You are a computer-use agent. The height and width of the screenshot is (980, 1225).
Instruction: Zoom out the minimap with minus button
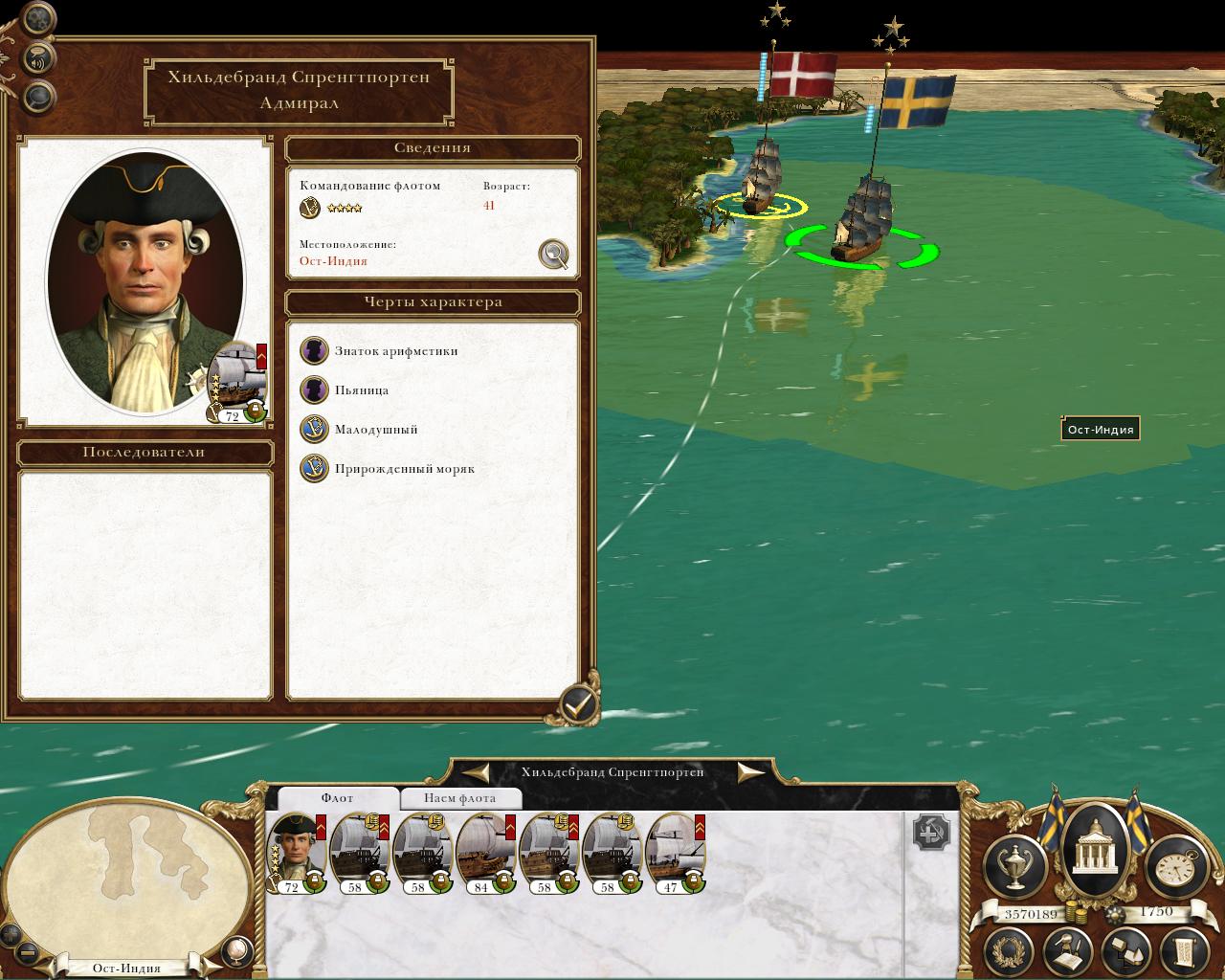(28, 952)
